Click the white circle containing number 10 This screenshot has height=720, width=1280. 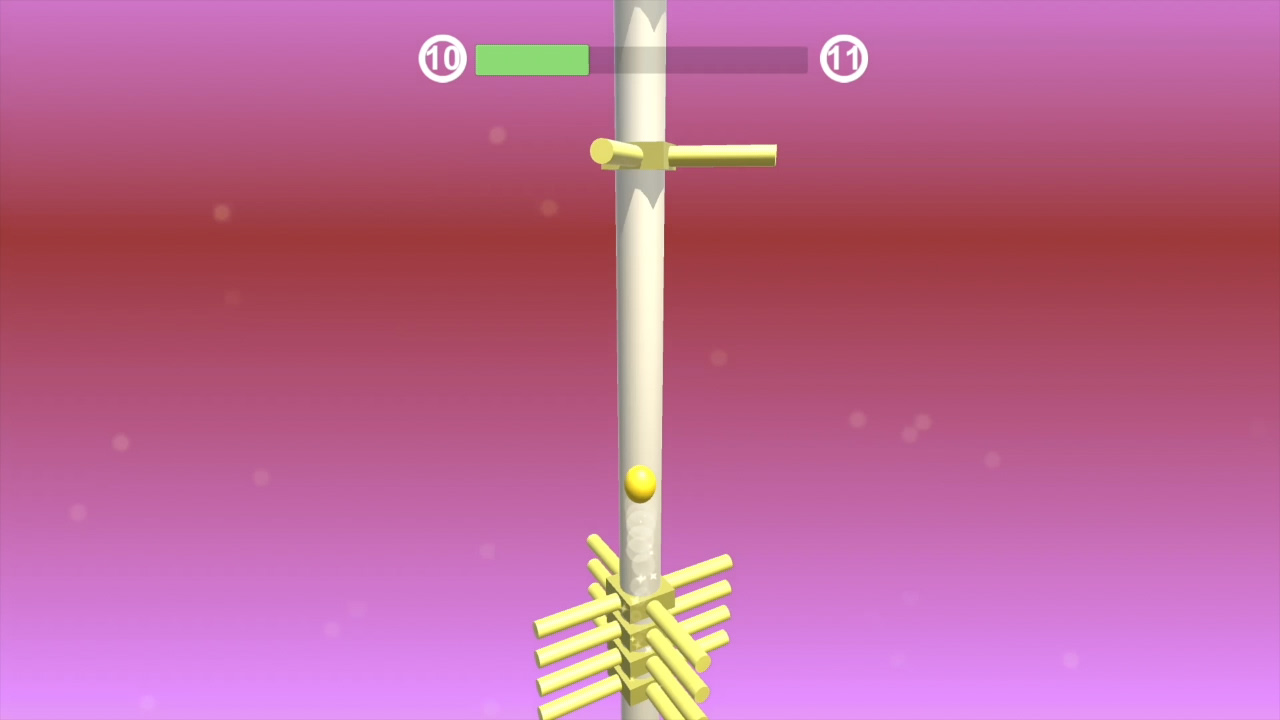(x=442, y=58)
